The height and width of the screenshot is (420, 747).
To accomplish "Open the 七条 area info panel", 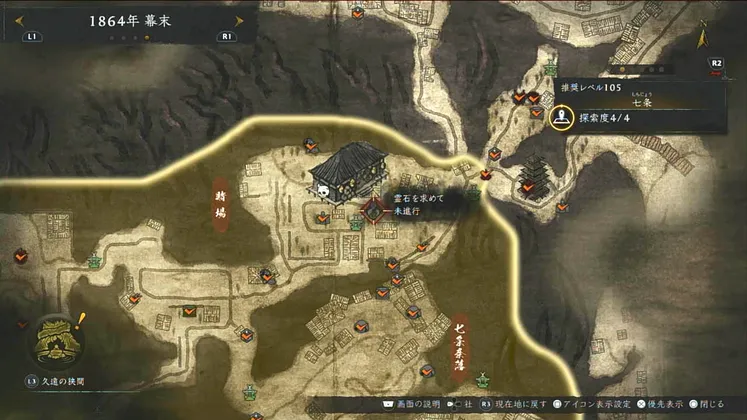I will click(x=640, y=105).
